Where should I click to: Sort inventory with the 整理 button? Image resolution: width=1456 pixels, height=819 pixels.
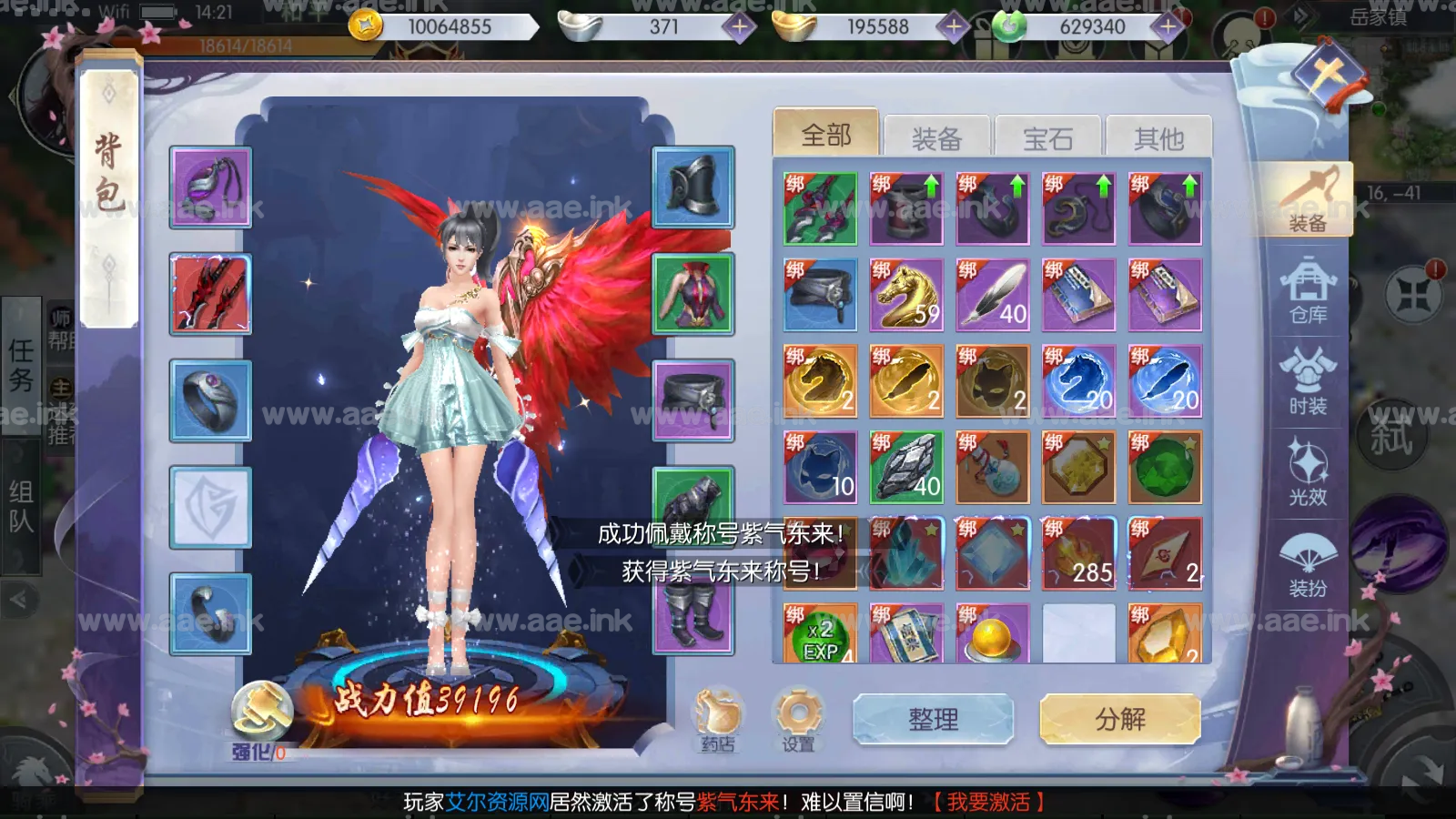(x=933, y=720)
